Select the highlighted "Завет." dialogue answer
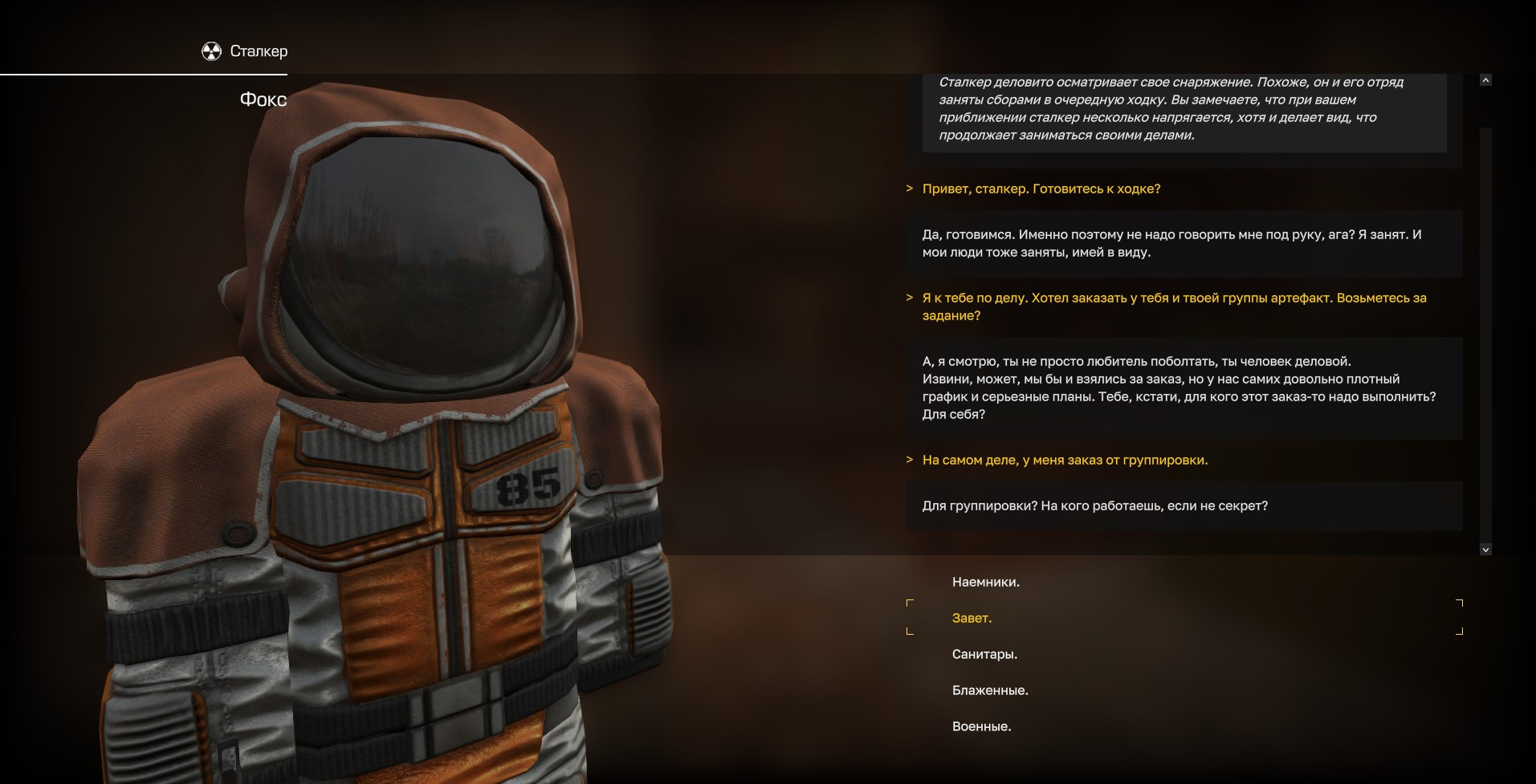Screen dimensions: 1536x784 click(972, 619)
